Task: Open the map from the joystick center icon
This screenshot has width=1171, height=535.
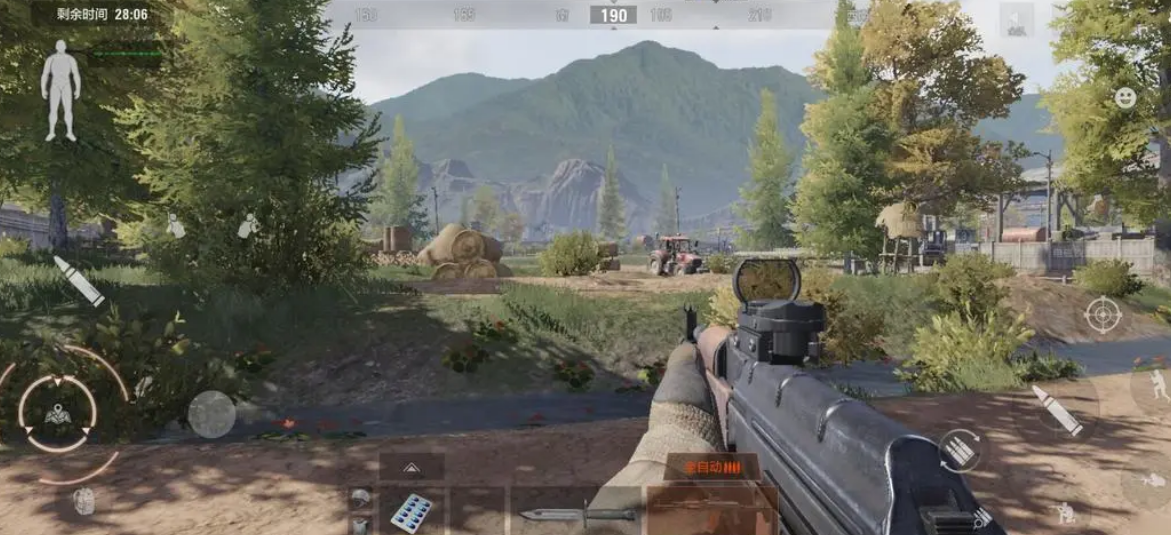Action: [x=58, y=413]
